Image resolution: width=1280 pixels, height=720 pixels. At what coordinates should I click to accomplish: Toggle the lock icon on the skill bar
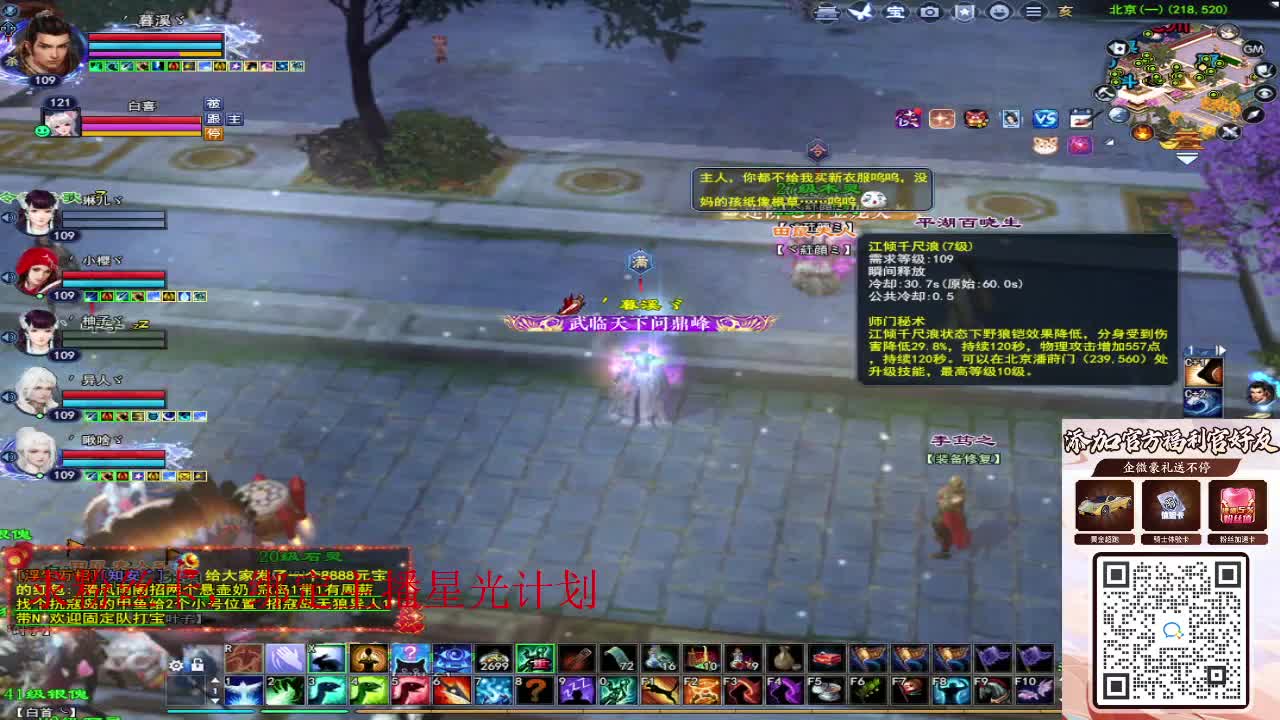(x=197, y=665)
